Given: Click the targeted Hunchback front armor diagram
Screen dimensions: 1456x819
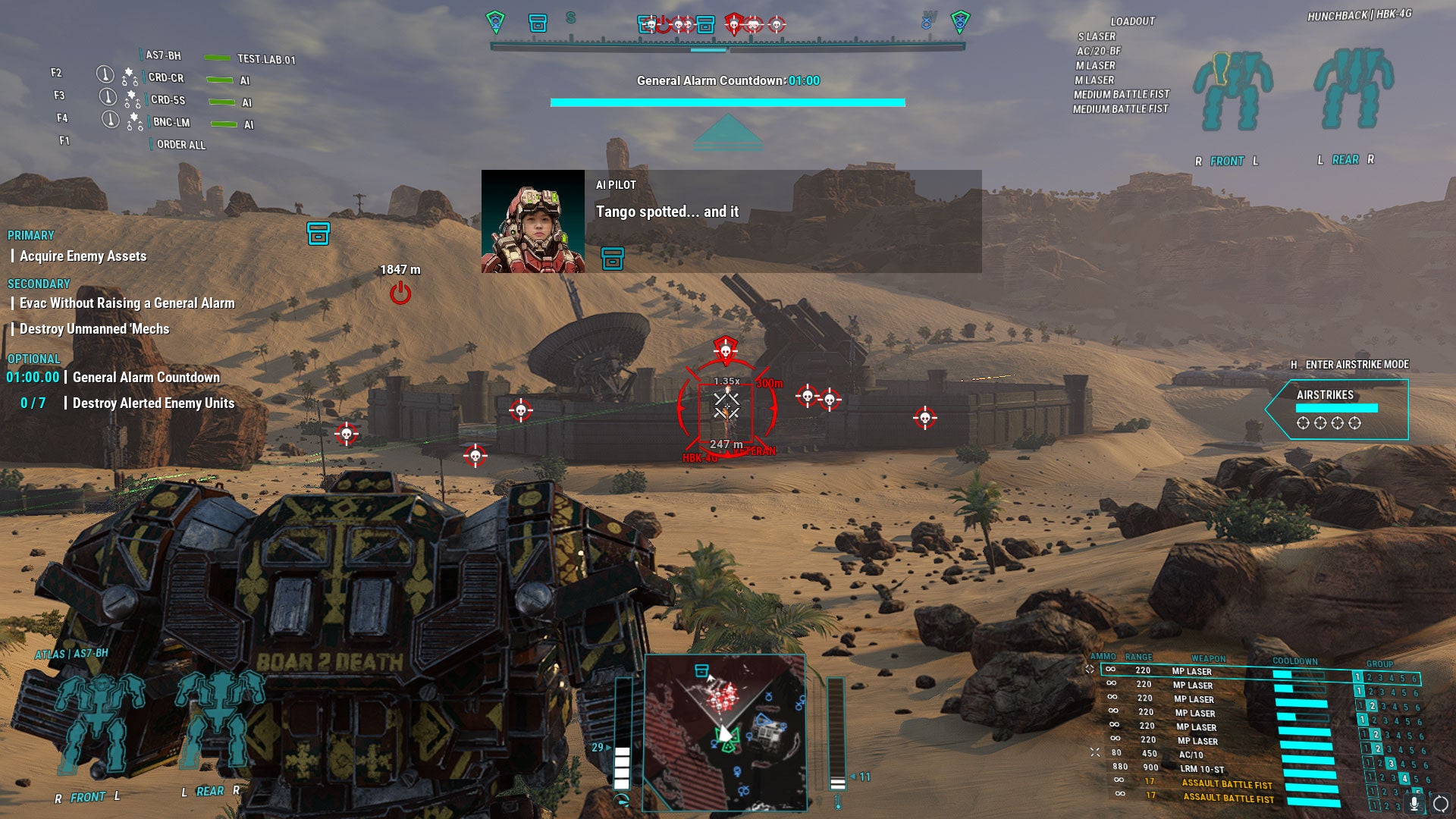Looking at the screenshot, I should click(x=1232, y=91).
